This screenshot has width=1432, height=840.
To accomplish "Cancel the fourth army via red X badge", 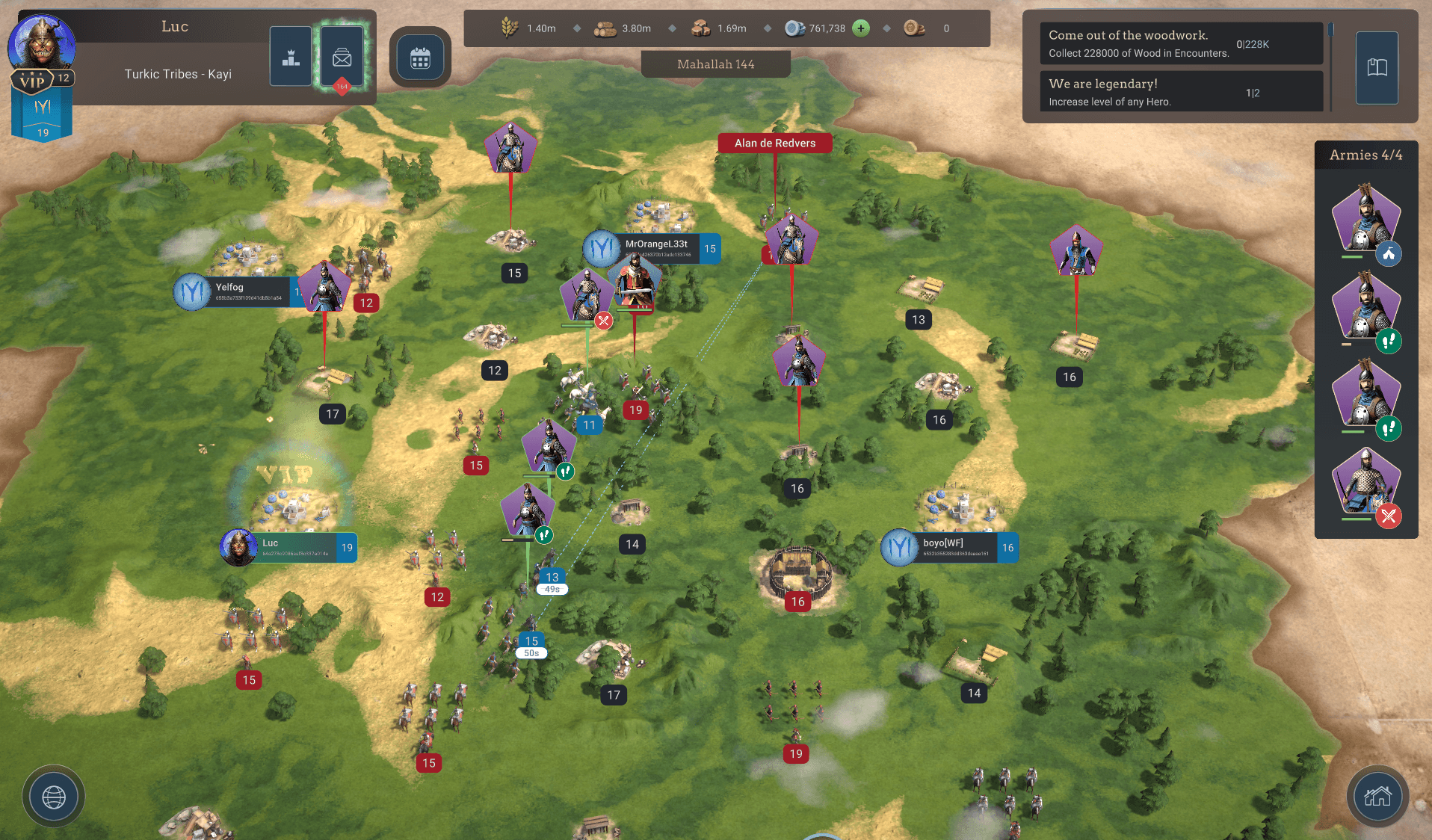I will (1389, 516).
